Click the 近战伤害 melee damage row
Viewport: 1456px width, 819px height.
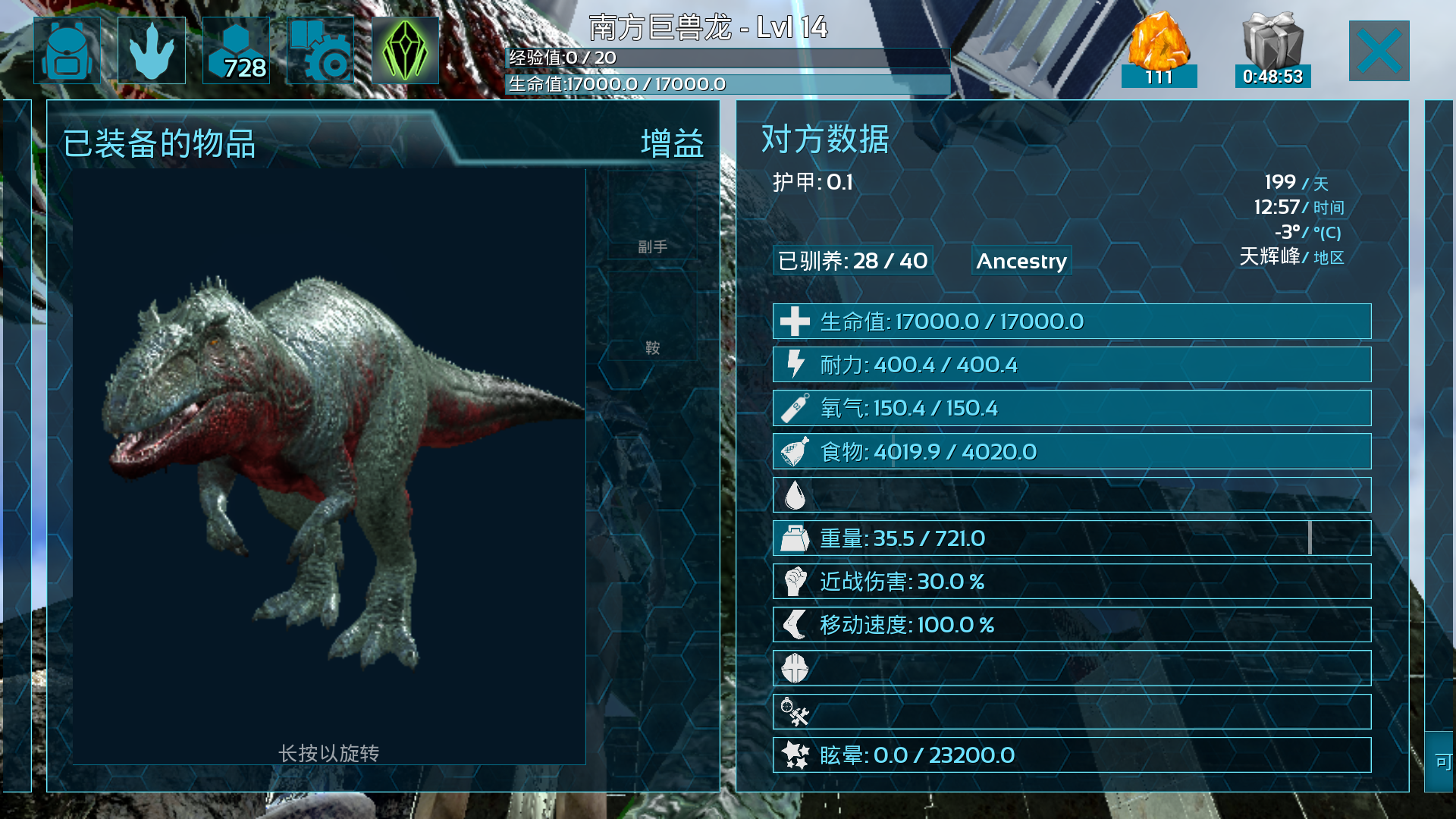pos(1071,582)
